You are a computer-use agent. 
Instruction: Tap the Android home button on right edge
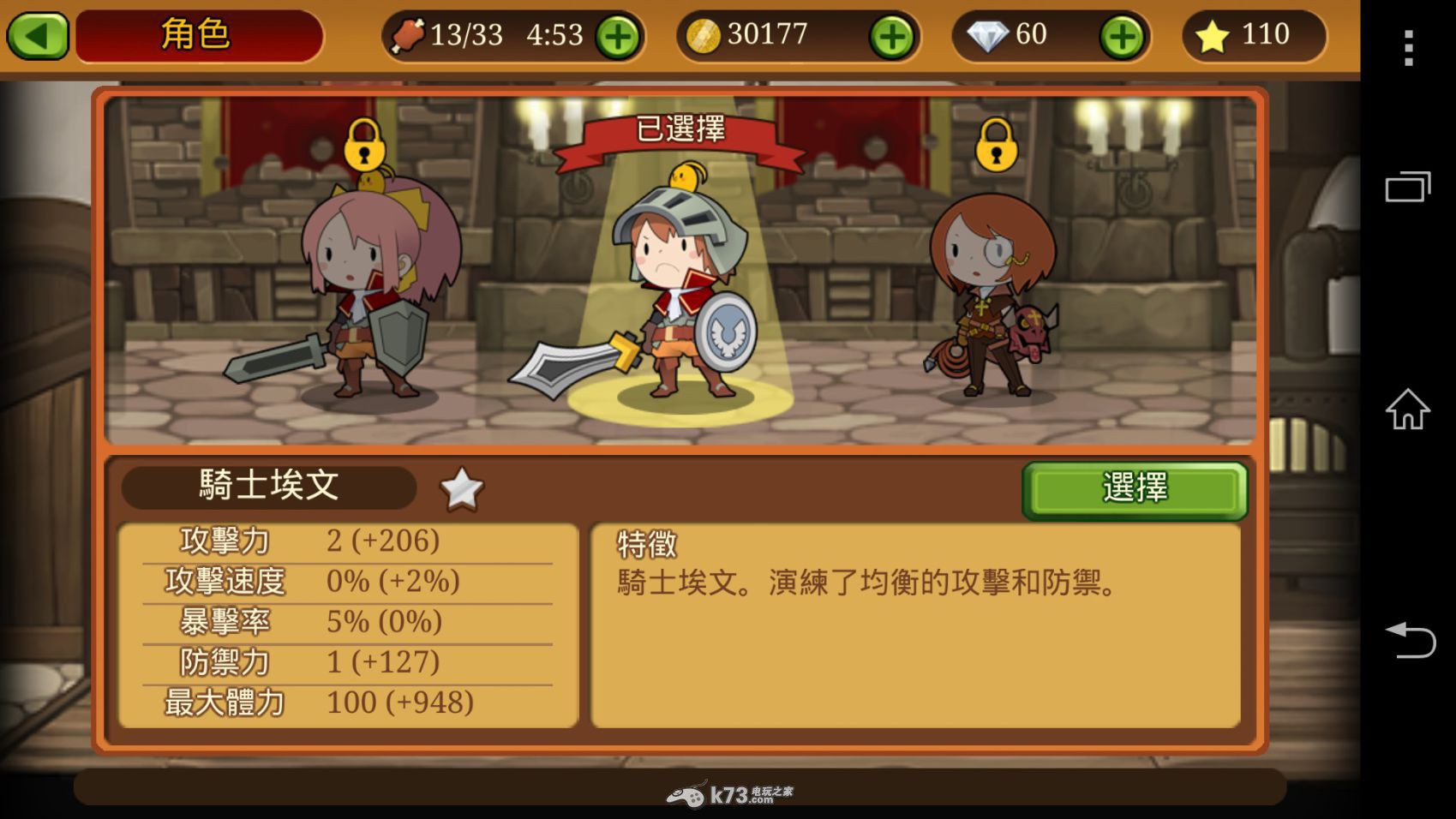[x=1408, y=409]
